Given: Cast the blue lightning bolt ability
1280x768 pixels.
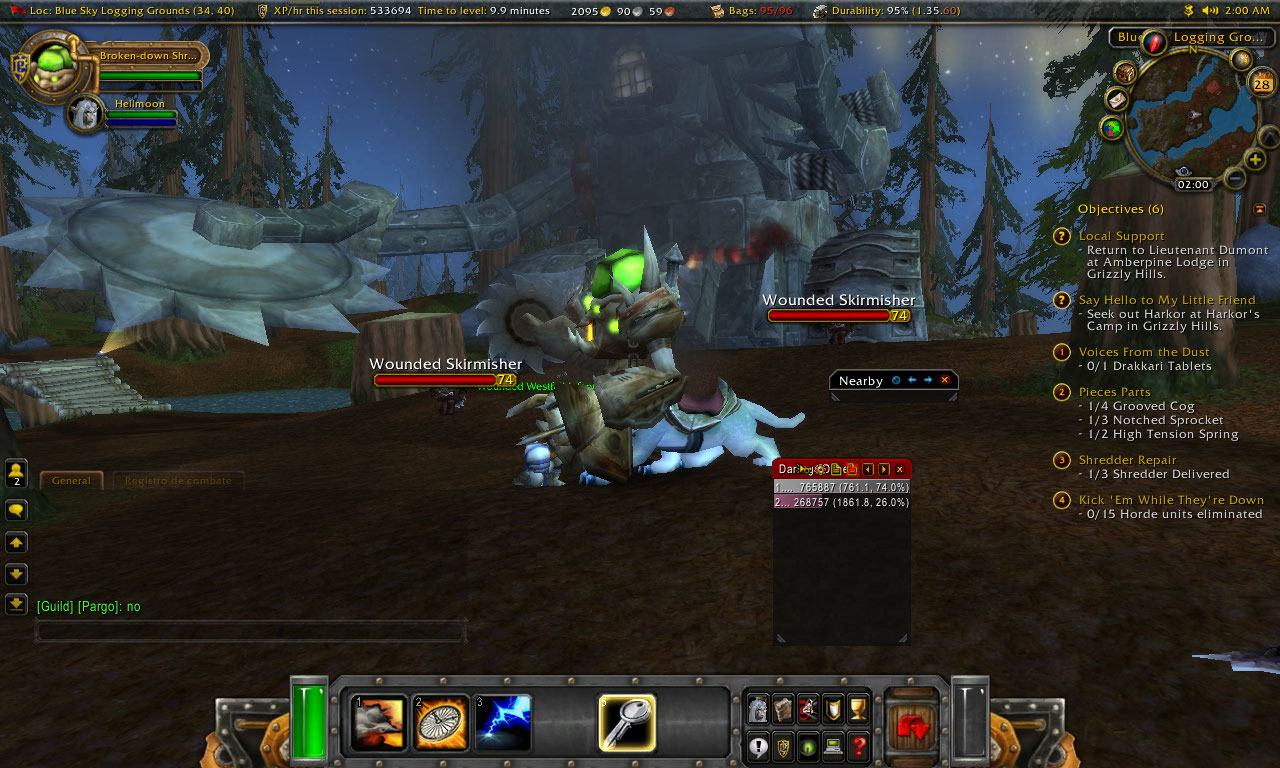Looking at the screenshot, I should (503, 723).
